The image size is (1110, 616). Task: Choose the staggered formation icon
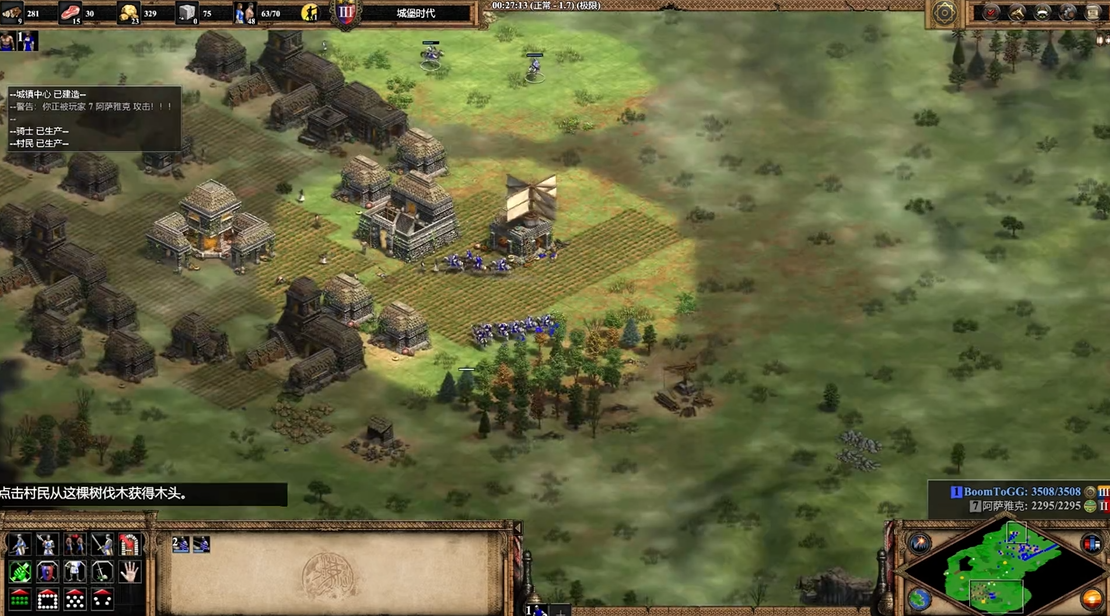point(75,599)
